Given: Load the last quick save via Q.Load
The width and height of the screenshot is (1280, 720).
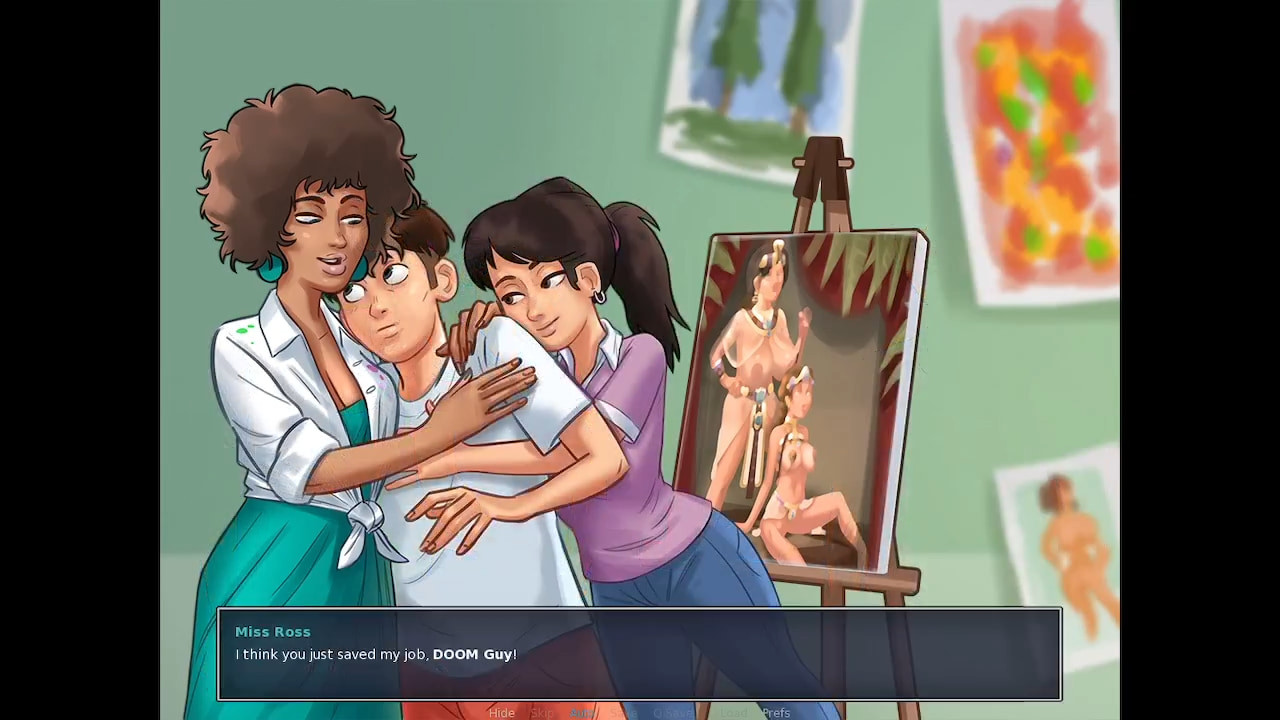Looking at the screenshot, I should 733,712.
